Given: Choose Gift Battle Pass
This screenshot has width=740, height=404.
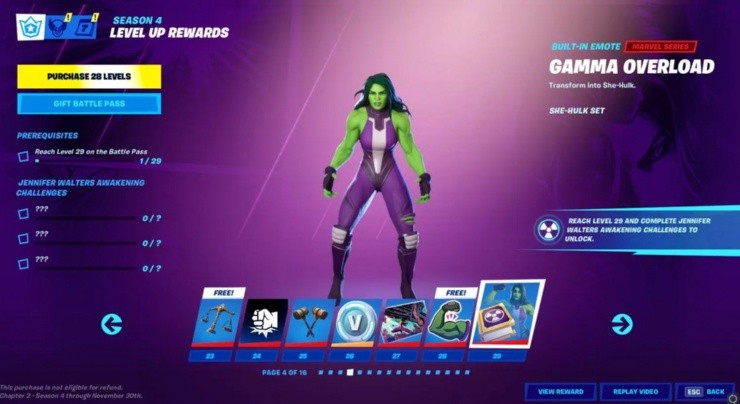Looking at the screenshot, I should [x=89, y=104].
